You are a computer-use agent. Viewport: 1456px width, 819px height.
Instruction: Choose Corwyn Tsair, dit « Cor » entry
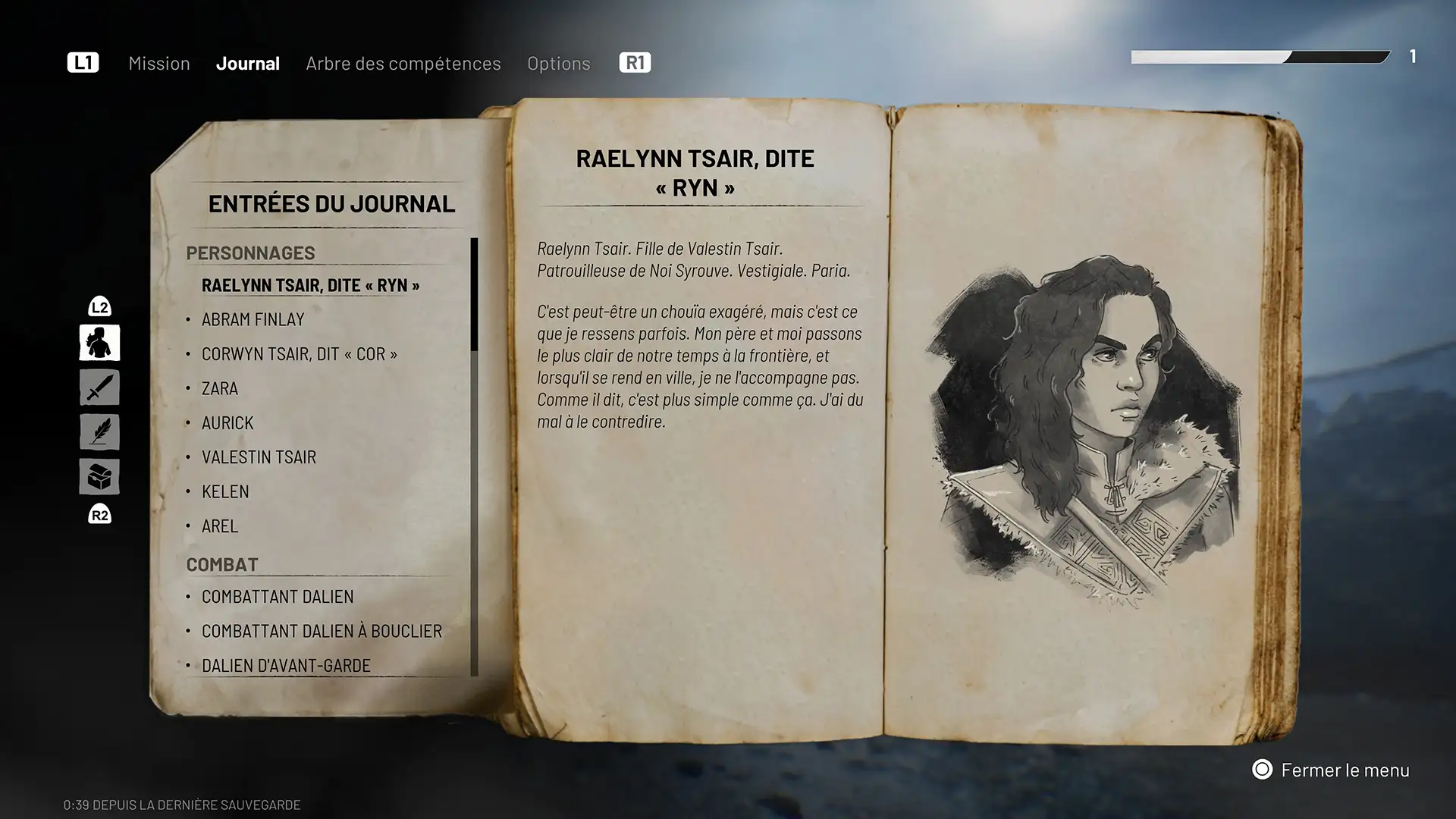tap(300, 354)
